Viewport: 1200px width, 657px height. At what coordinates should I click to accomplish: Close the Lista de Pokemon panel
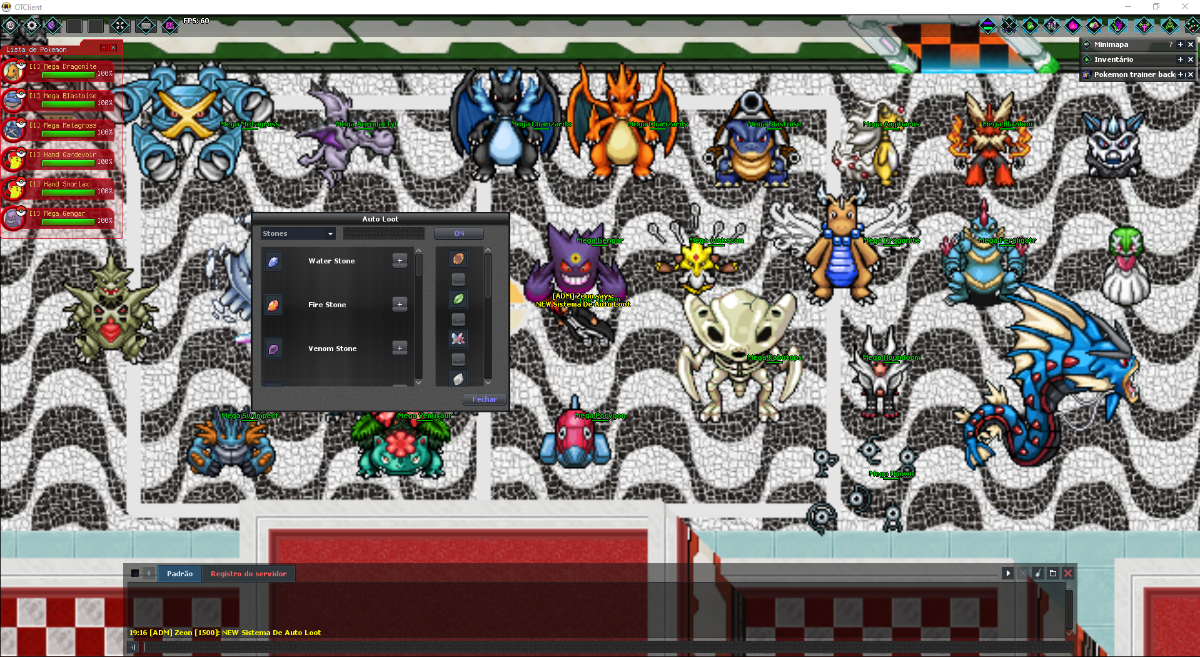tap(114, 47)
